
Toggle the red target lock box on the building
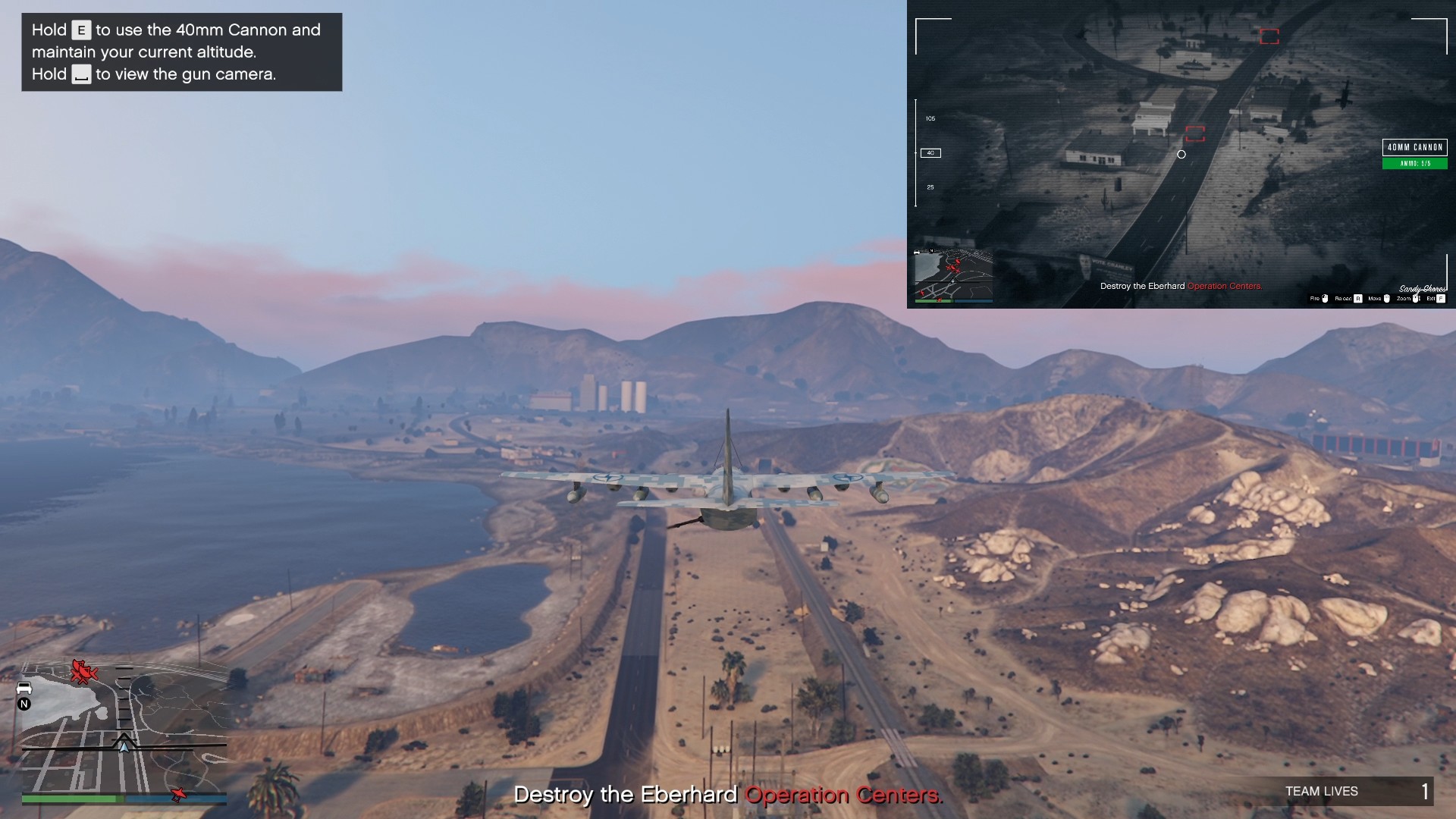(x=1197, y=134)
